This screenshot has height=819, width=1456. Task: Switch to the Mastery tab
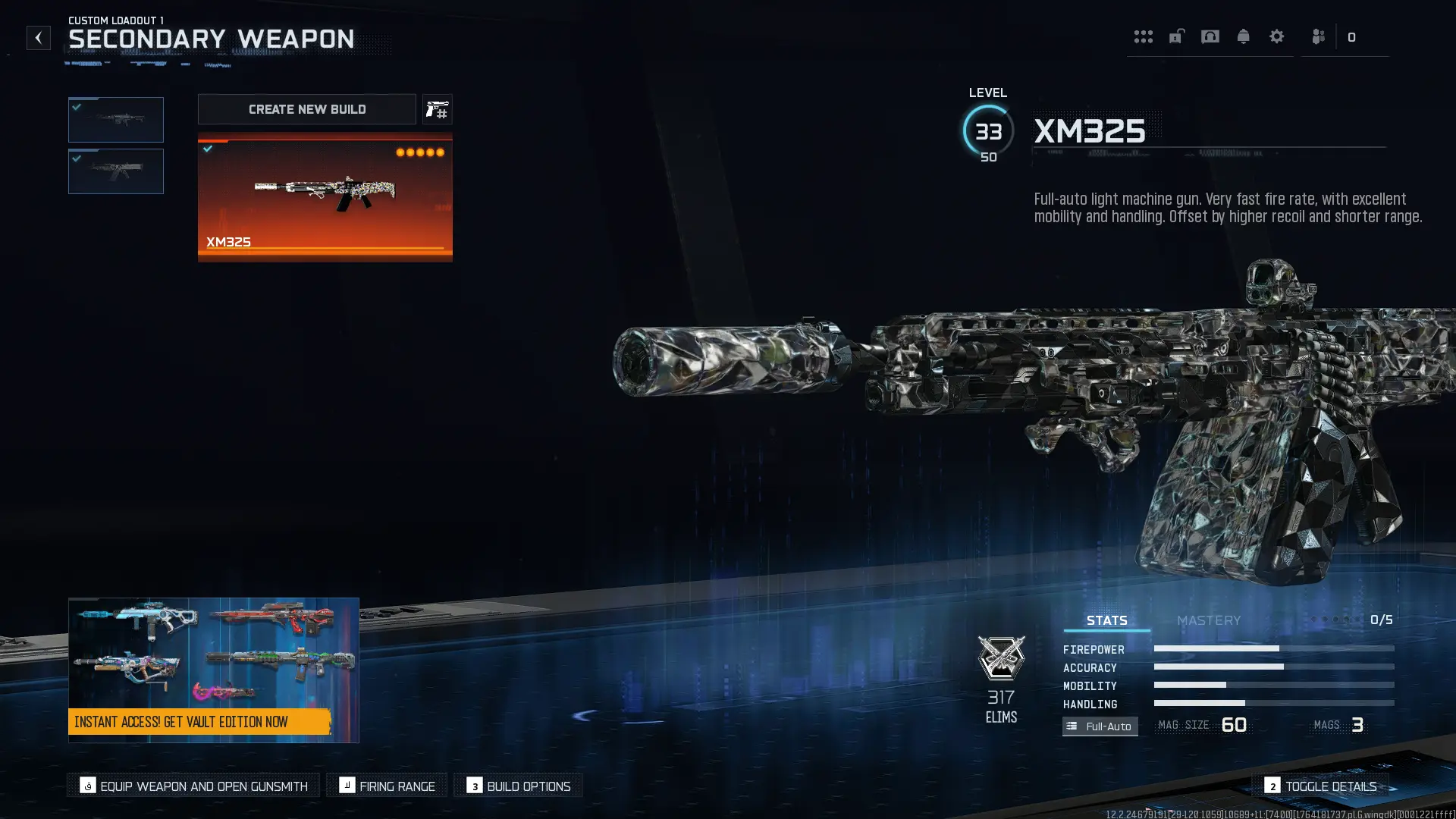click(1209, 620)
